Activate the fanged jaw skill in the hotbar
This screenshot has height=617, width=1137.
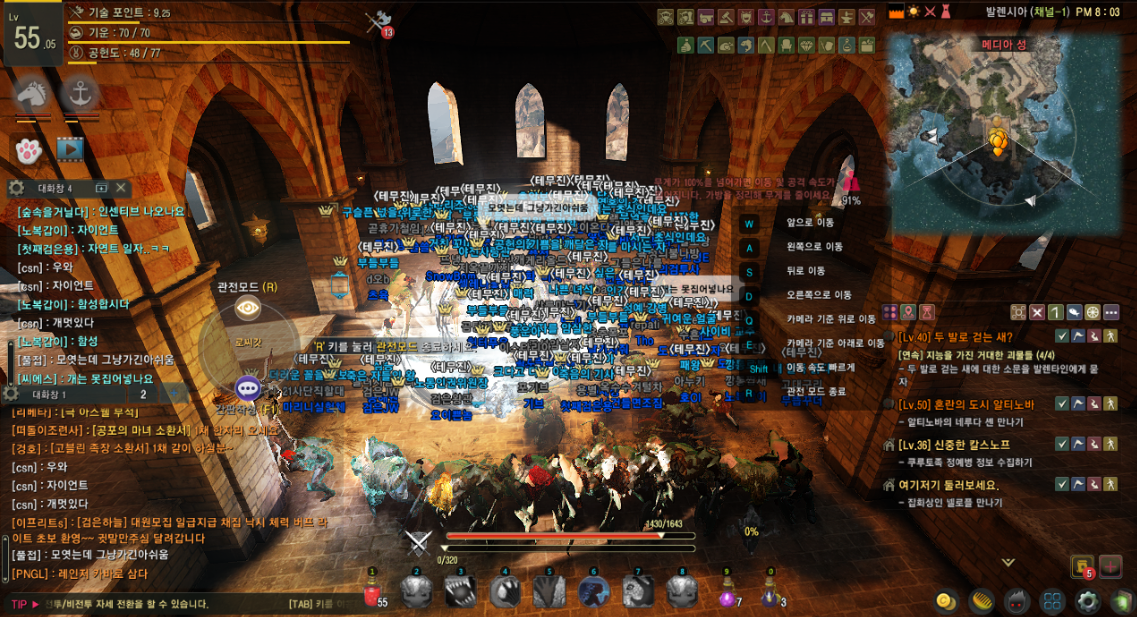460,592
